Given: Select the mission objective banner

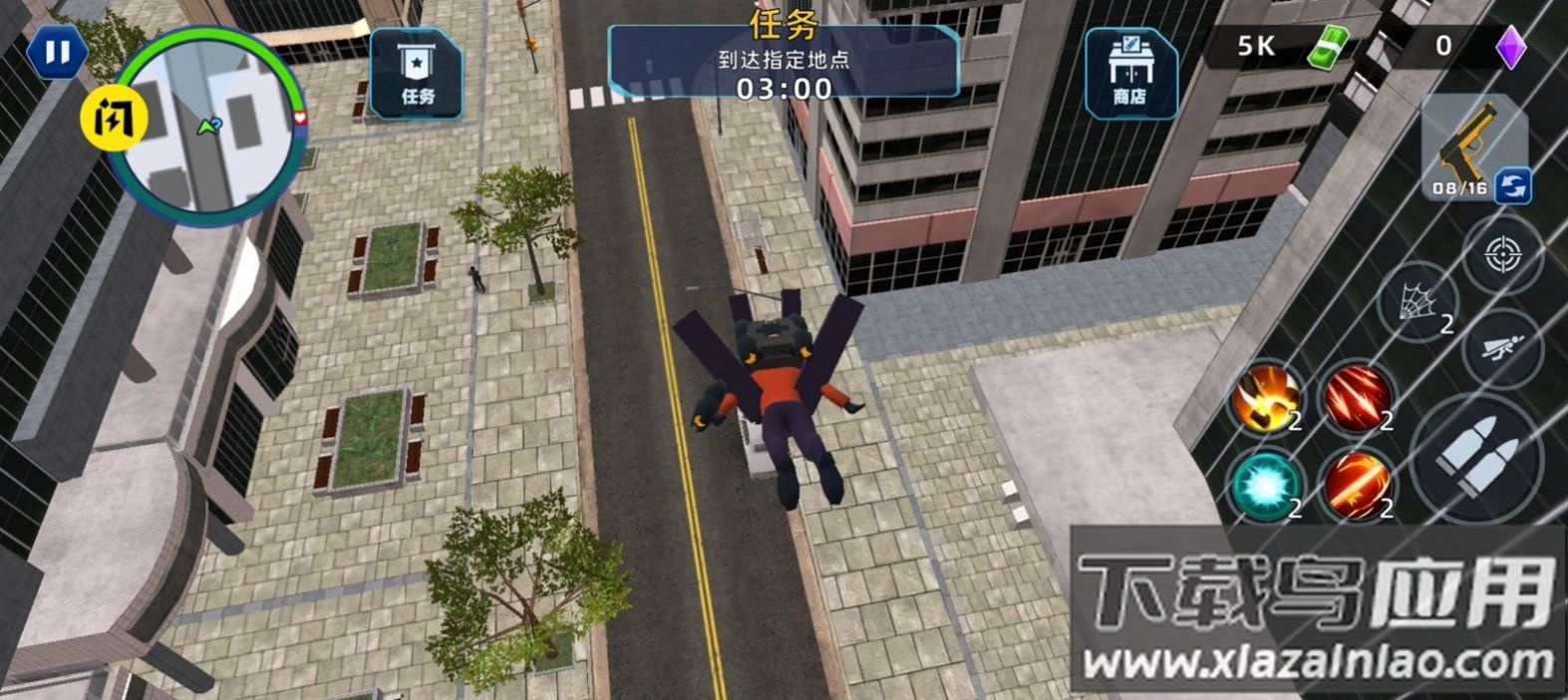Looking at the screenshot, I should click(784, 62).
